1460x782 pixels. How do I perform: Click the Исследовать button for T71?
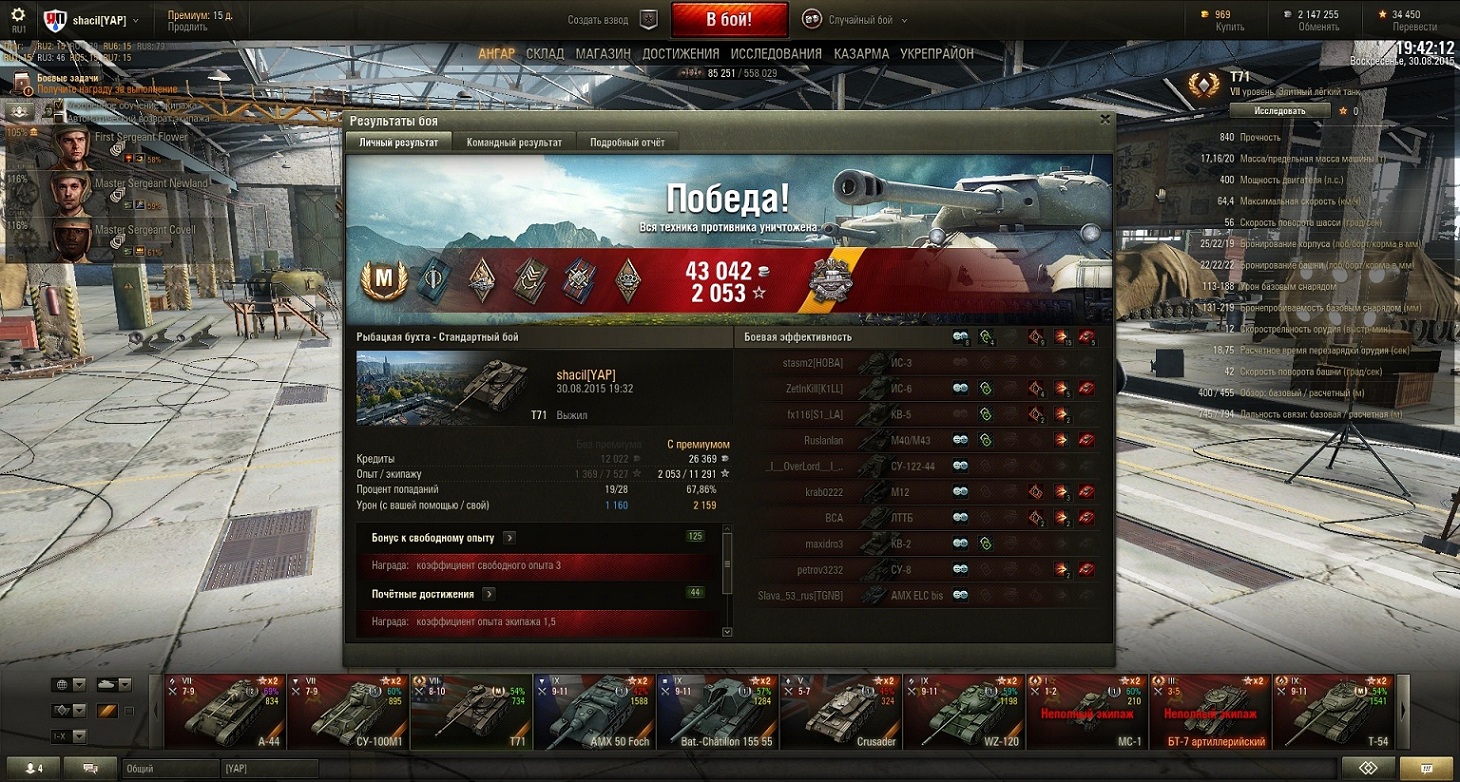[1280, 111]
